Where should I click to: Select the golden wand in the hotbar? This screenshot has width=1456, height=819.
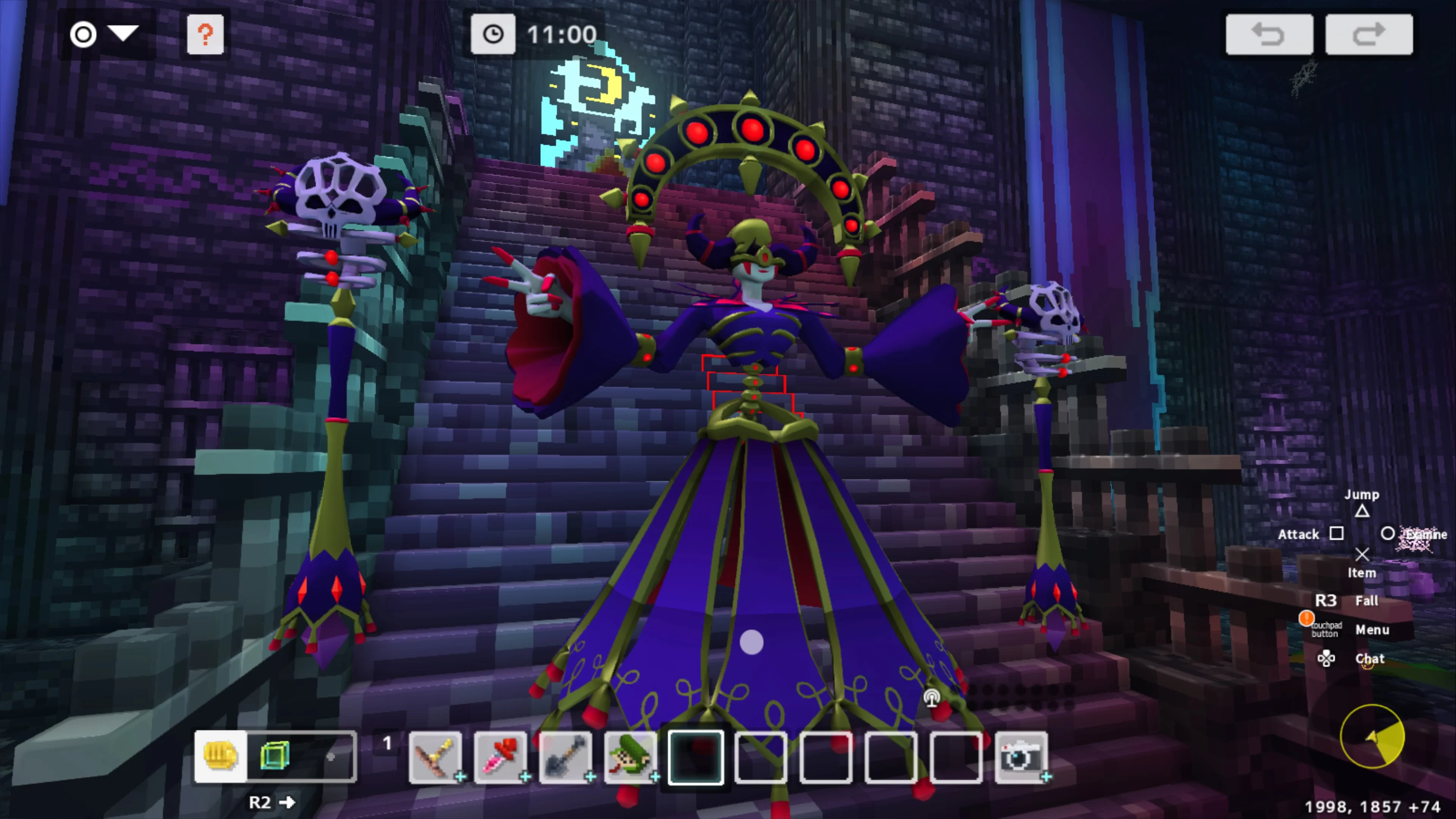coord(435,756)
